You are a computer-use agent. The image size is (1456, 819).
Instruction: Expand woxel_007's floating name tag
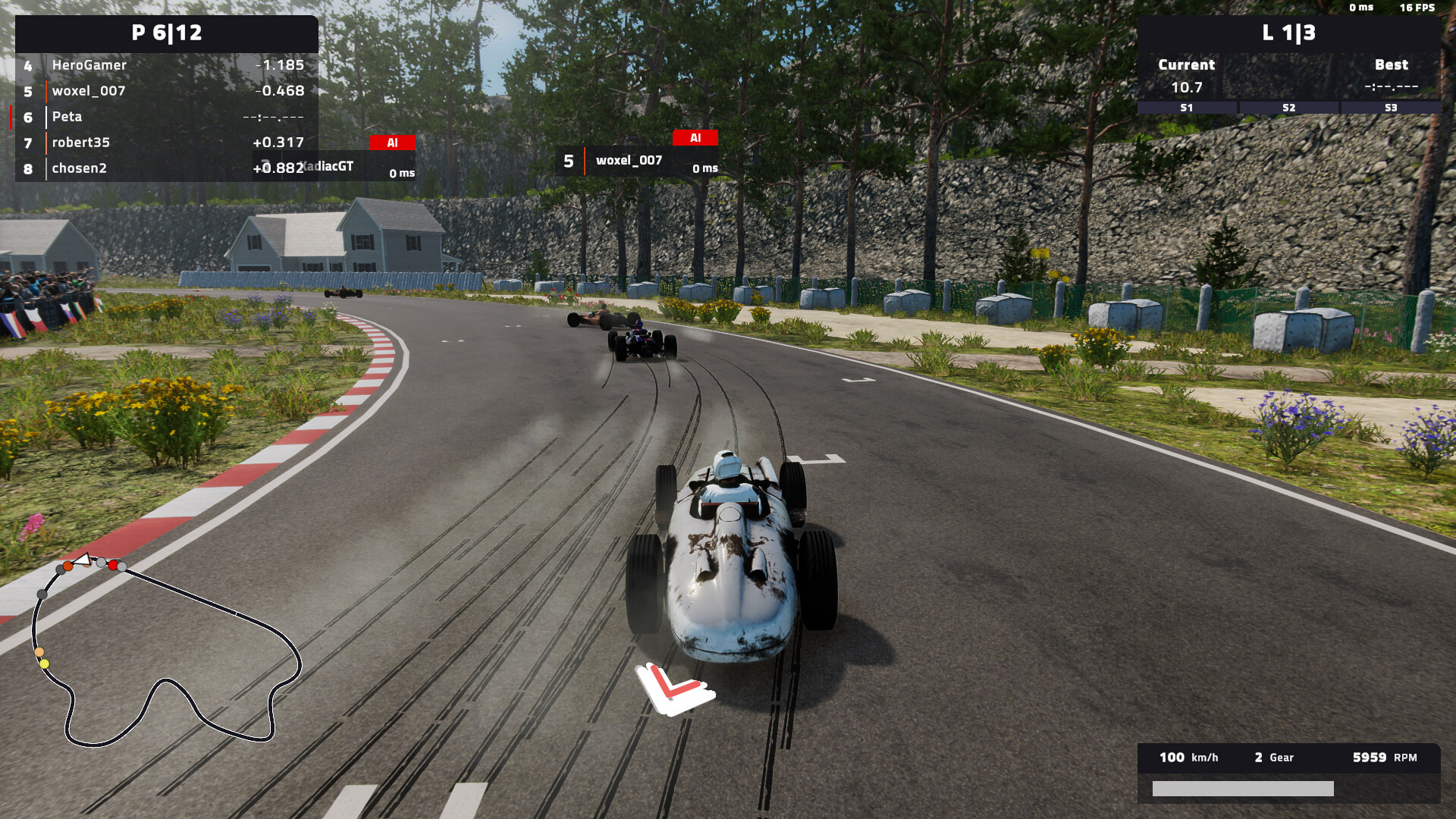628,161
